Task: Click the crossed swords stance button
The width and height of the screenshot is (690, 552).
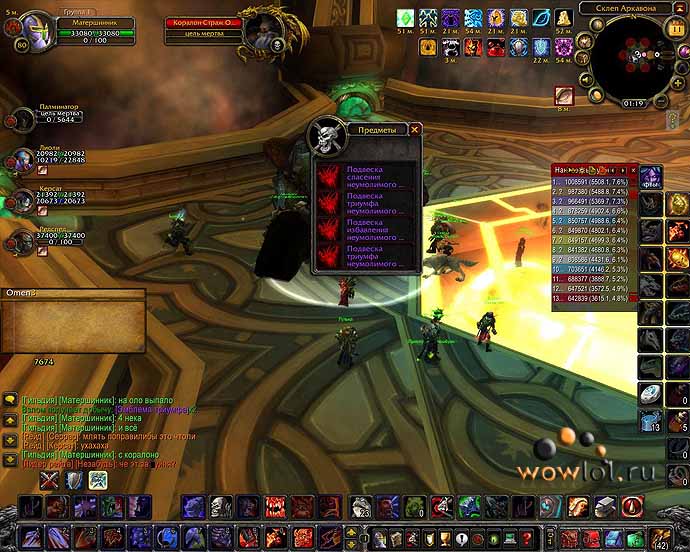Action: 49,481
